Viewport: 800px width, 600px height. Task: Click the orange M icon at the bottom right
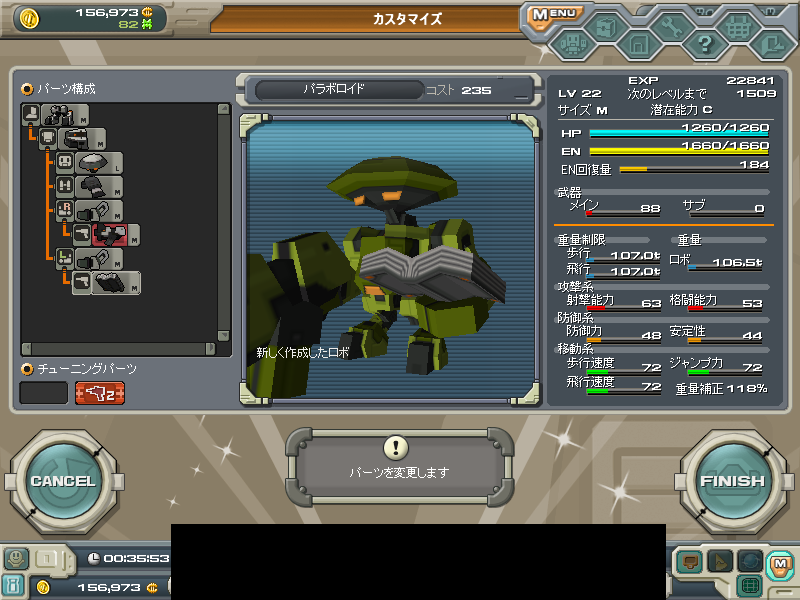[780, 564]
